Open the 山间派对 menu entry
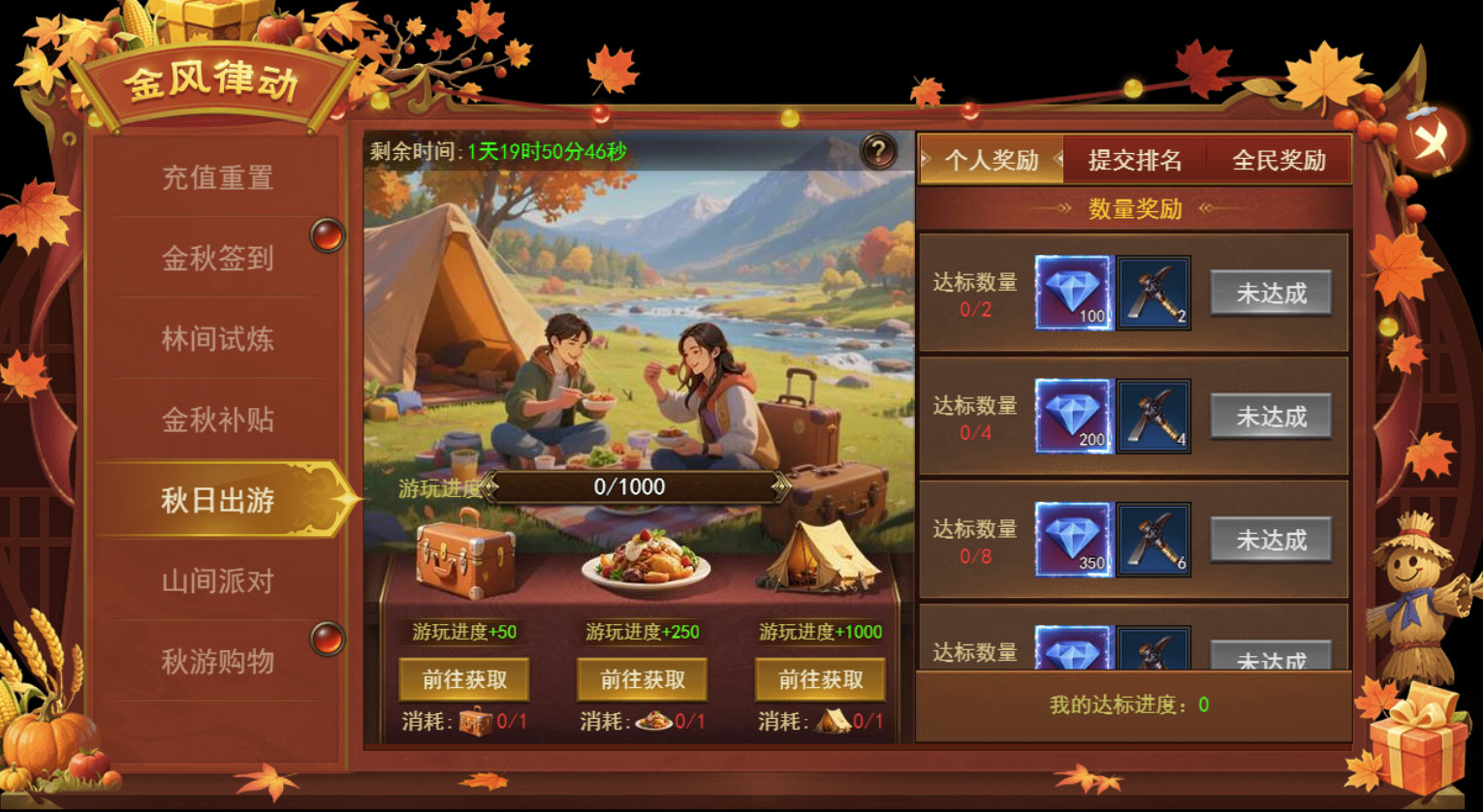The height and width of the screenshot is (812, 1483). click(217, 581)
